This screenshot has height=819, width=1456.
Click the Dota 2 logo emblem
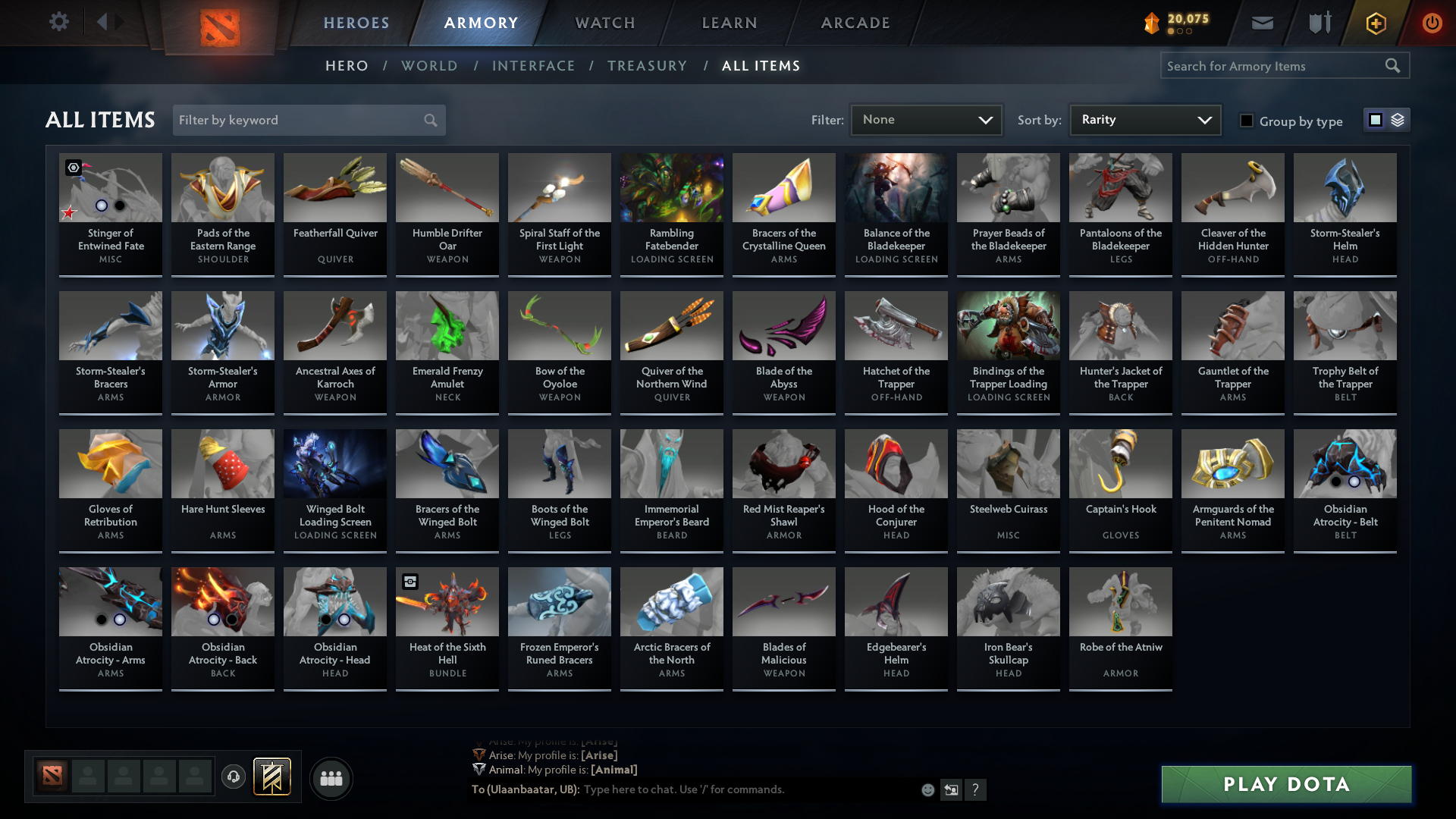(x=219, y=23)
